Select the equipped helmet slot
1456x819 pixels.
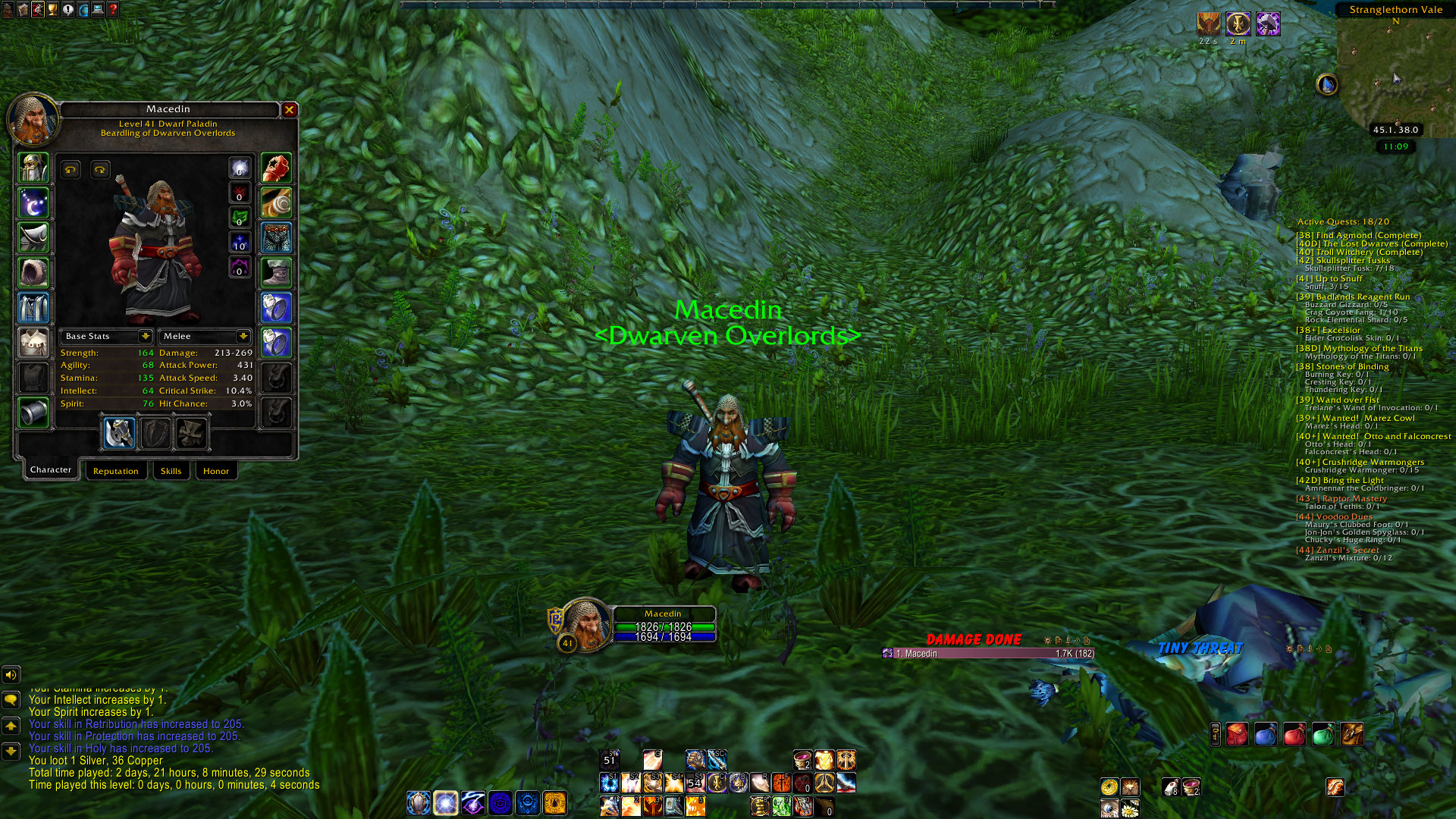pos(33,168)
